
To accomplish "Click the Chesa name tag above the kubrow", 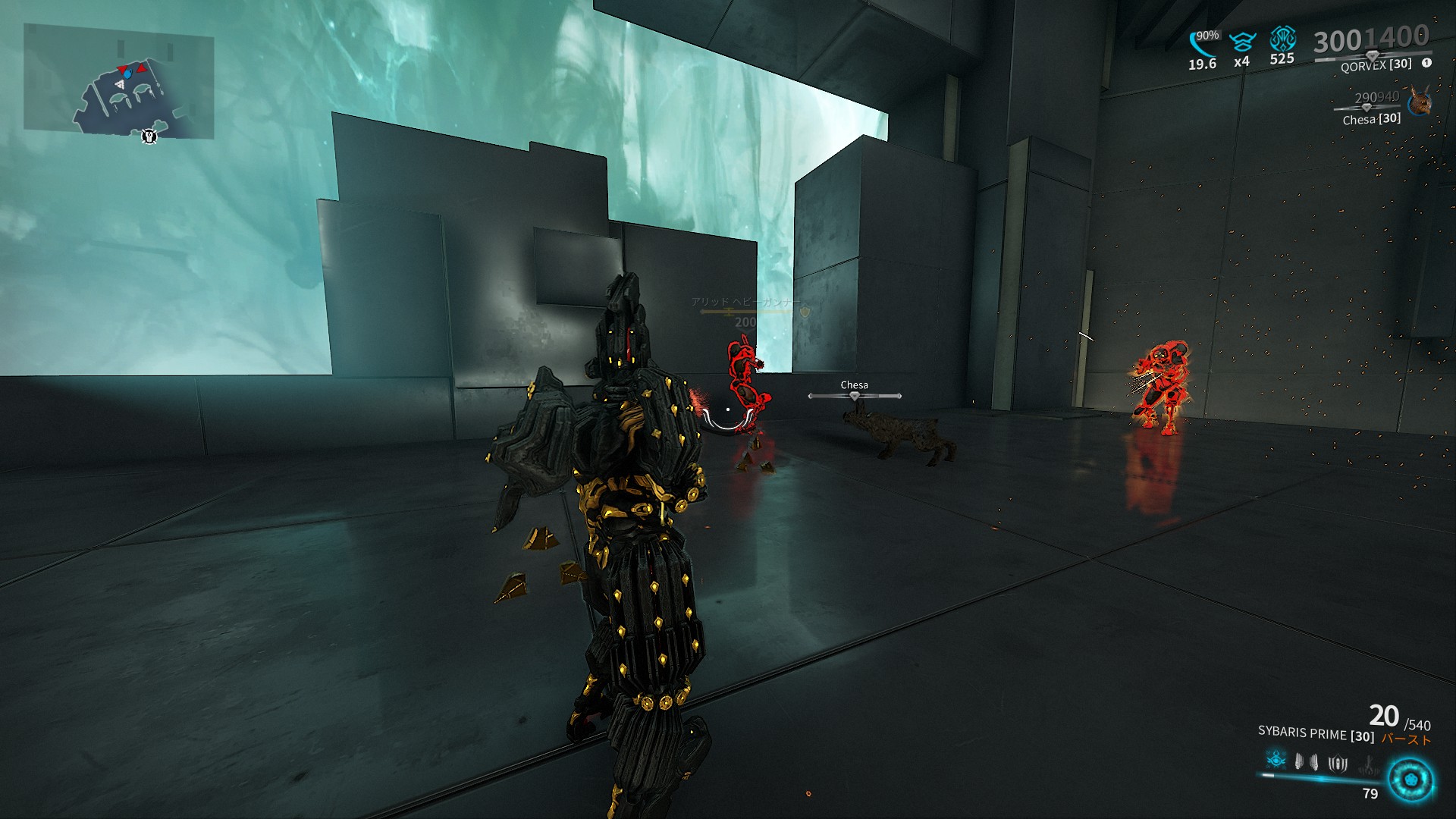I will coord(855,384).
